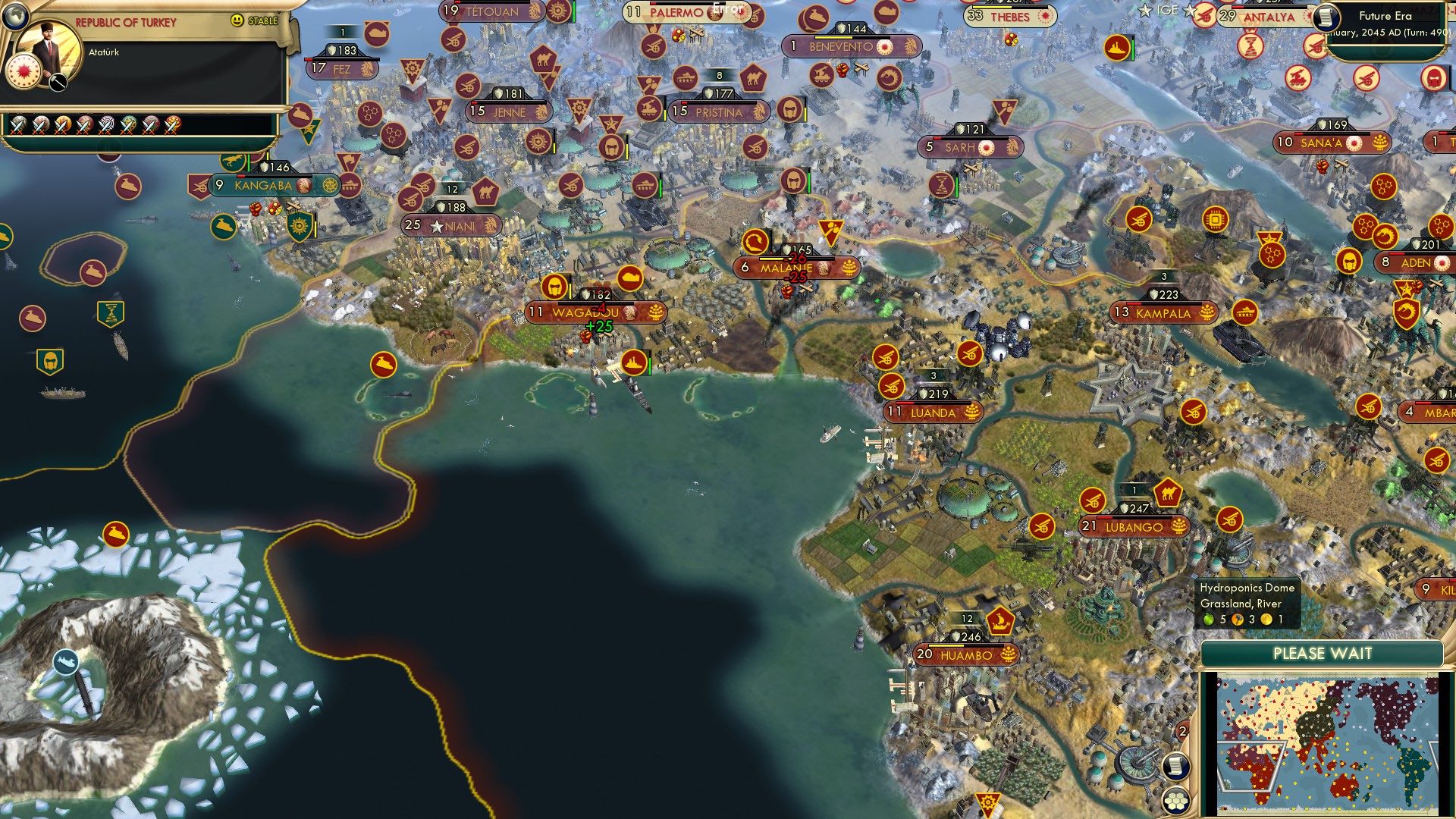Click the camel caravan icon beside Niani
The image size is (1456, 819).
tap(485, 192)
